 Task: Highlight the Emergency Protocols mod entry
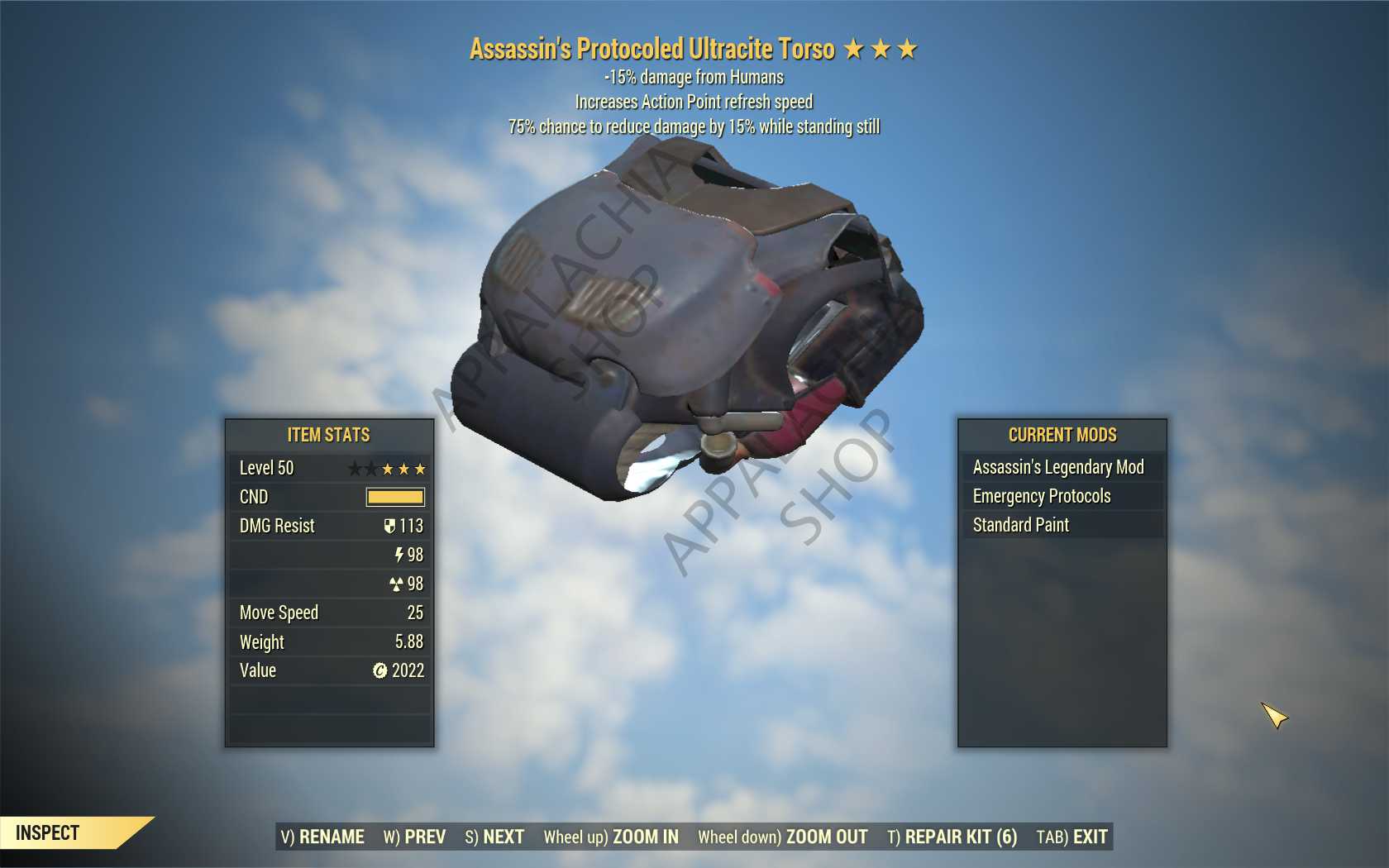coord(1062,496)
